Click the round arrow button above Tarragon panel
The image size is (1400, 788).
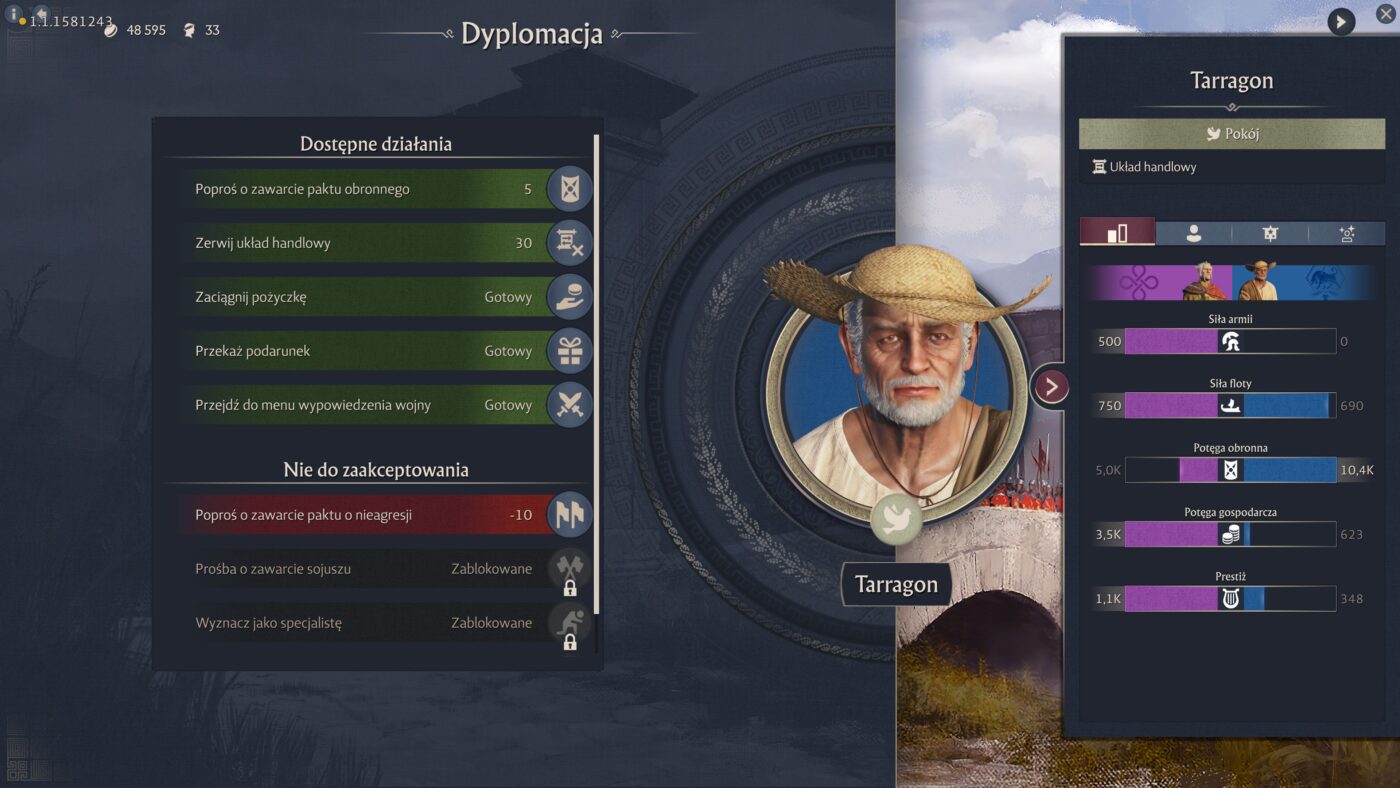[x=1341, y=21]
